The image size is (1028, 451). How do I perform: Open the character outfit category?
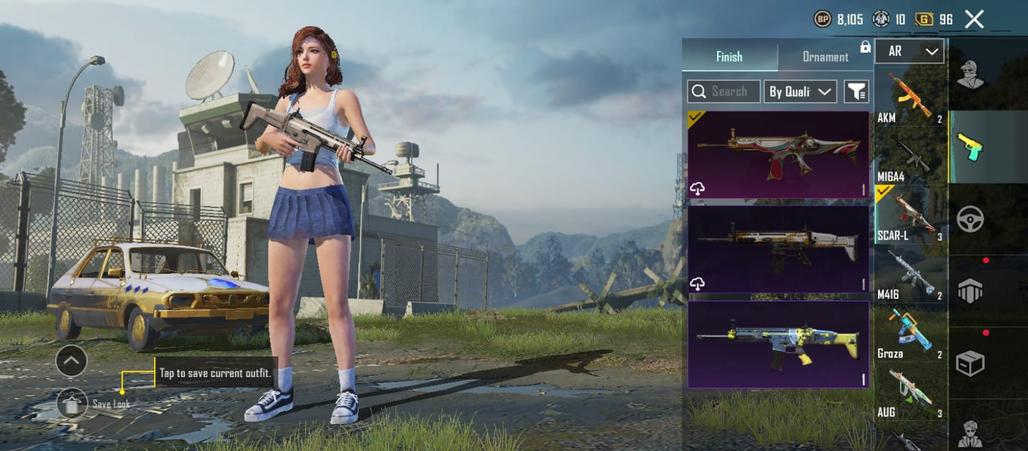[x=970, y=75]
